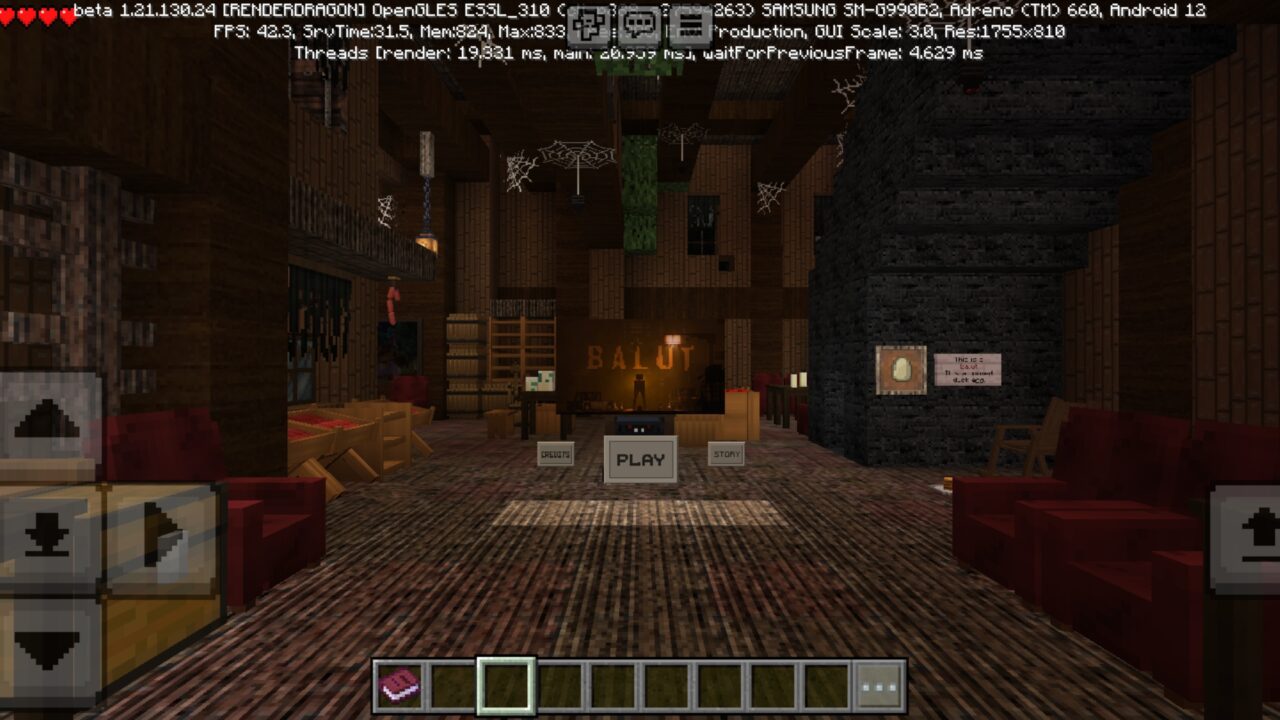Open the CREDITS option
This screenshot has height=720, width=1280.
pyautogui.click(x=556, y=454)
